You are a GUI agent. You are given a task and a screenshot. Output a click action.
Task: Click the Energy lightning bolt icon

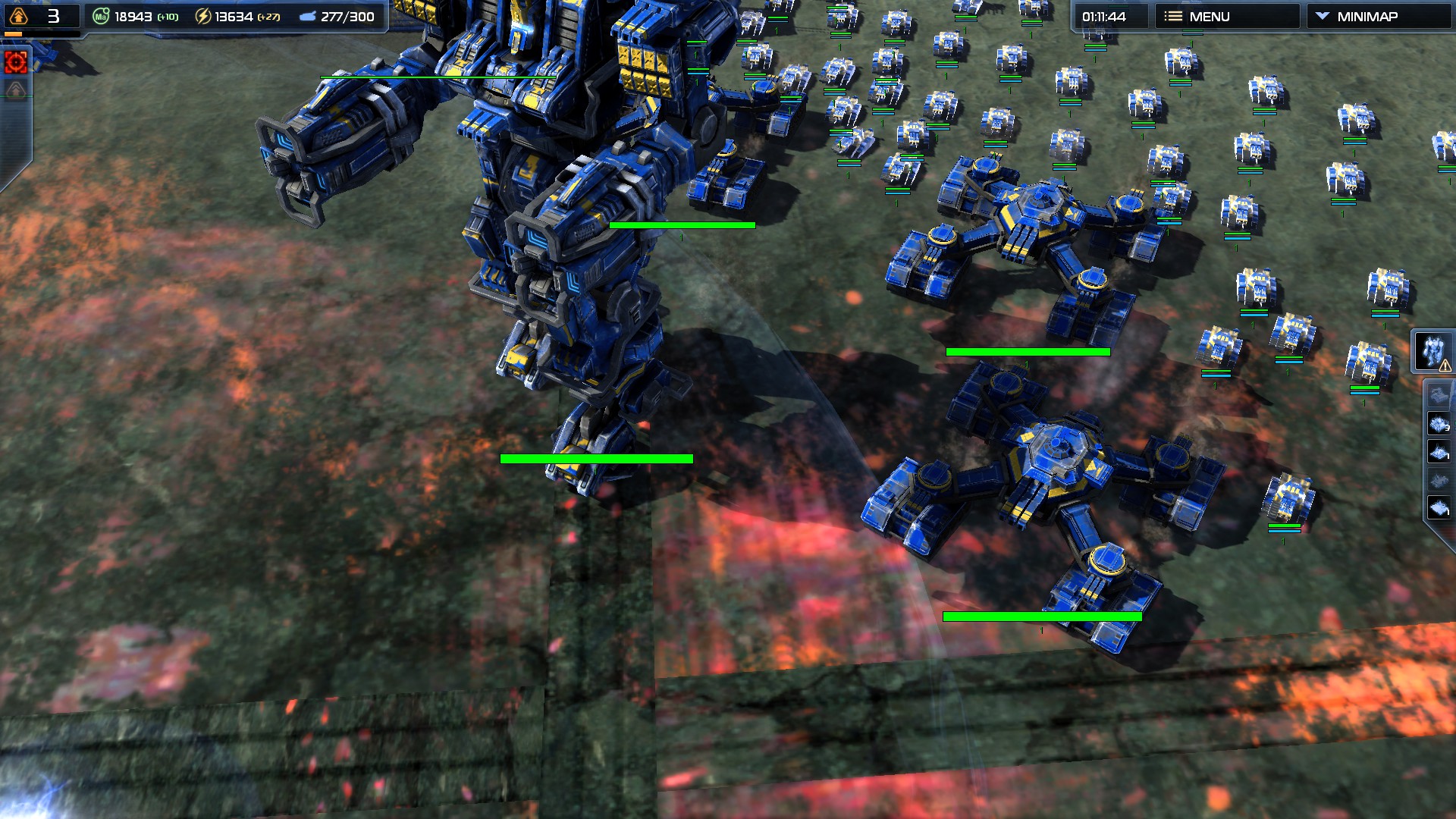pyautogui.click(x=203, y=17)
